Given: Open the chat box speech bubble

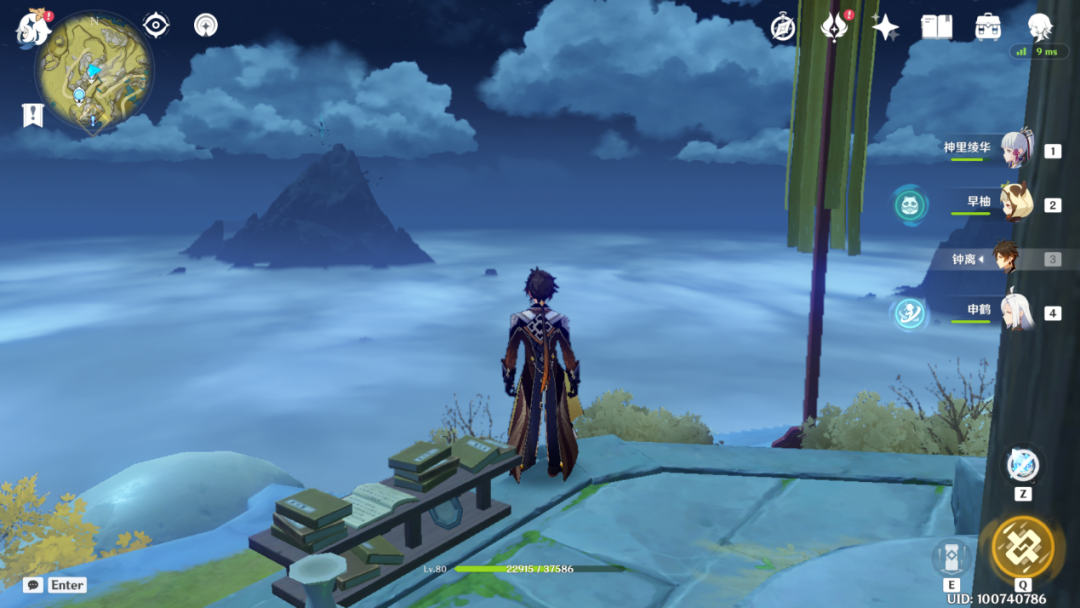Looking at the screenshot, I should point(33,585).
